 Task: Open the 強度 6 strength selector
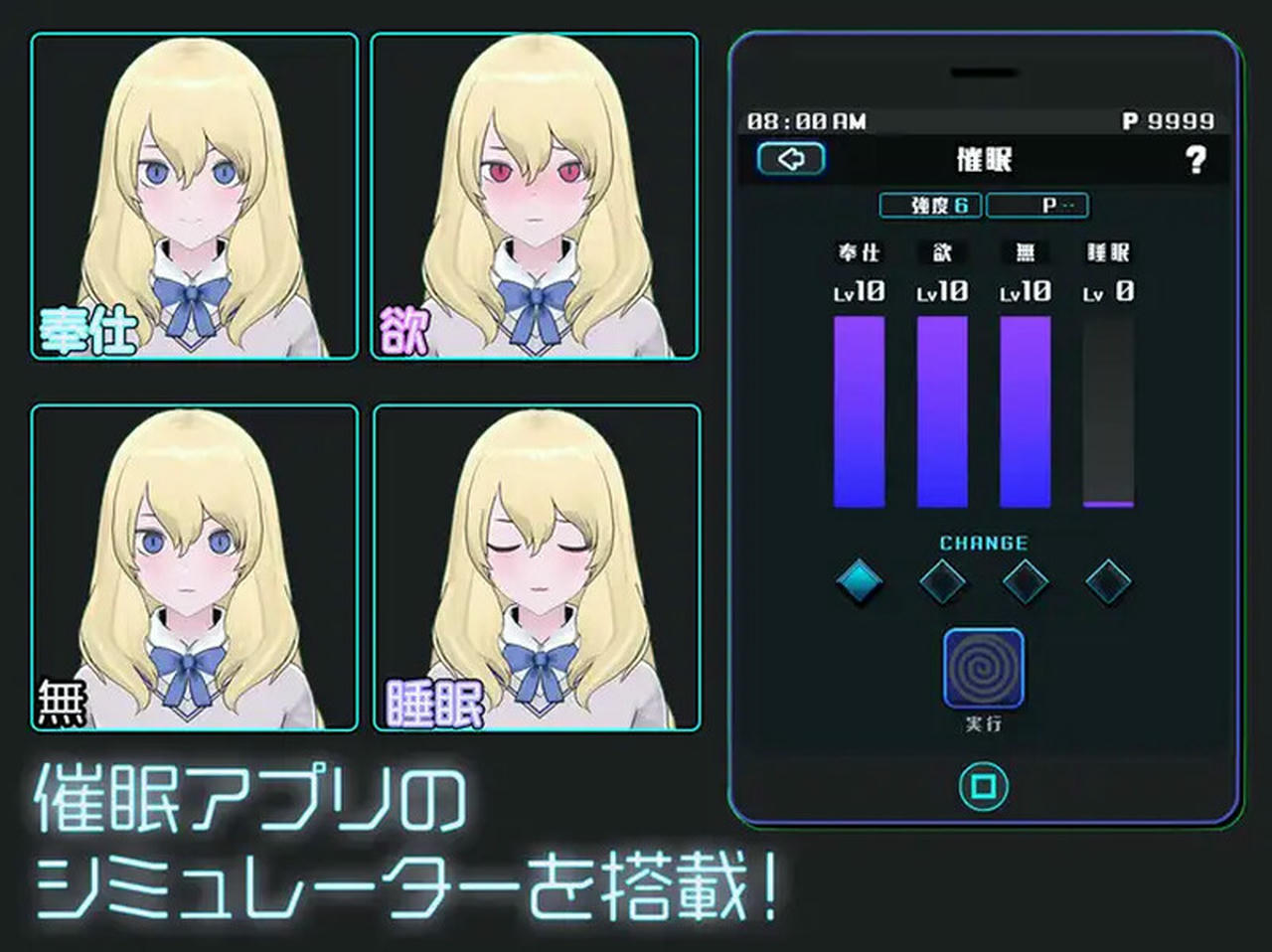(932, 206)
